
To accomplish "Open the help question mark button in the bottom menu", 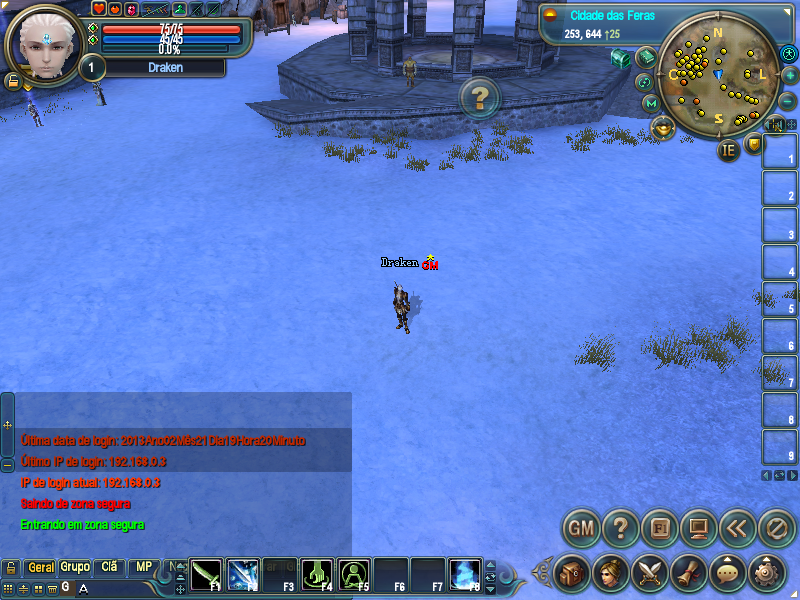I will point(620,527).
